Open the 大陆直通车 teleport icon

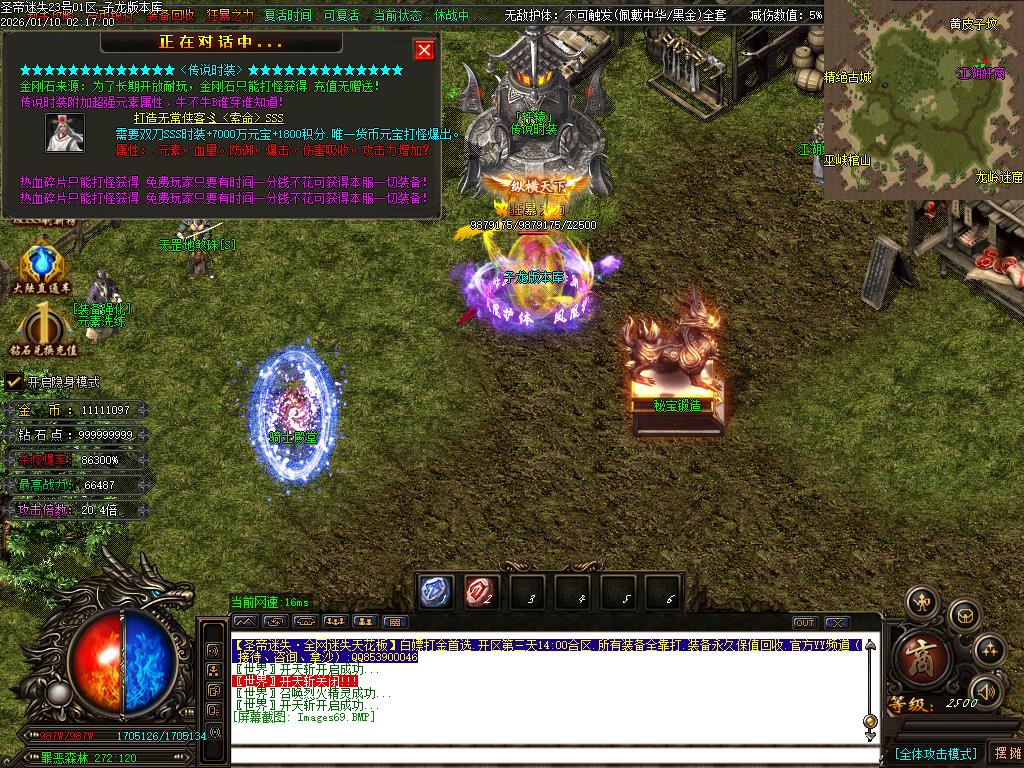[42, 268]
